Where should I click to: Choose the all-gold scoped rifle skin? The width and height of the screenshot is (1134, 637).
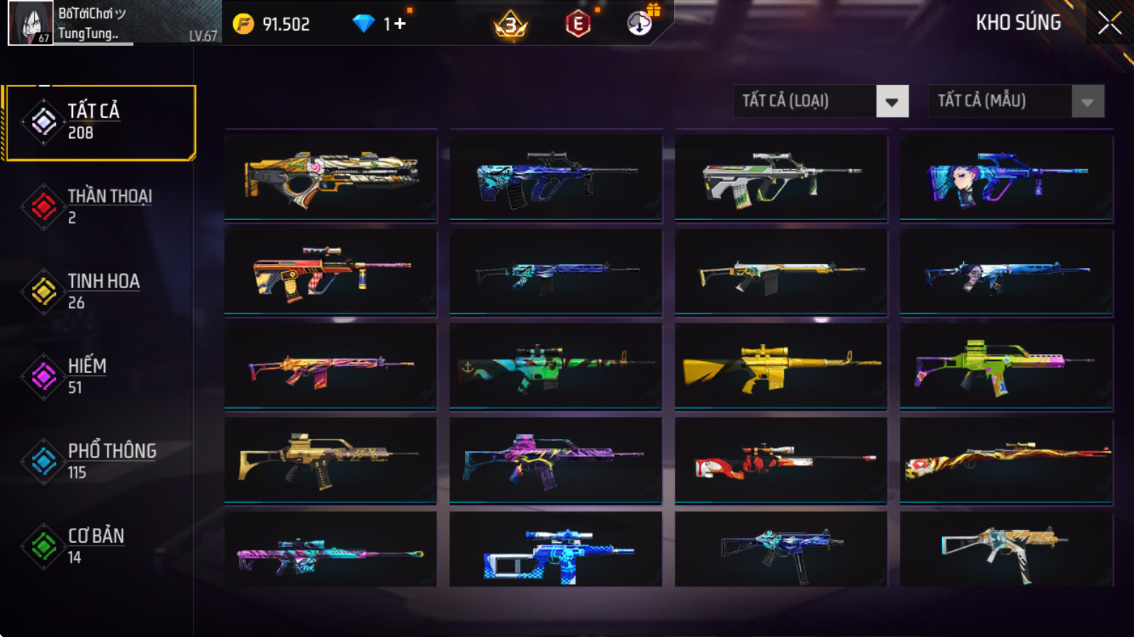pyautogui.click(x=781, y=365)
